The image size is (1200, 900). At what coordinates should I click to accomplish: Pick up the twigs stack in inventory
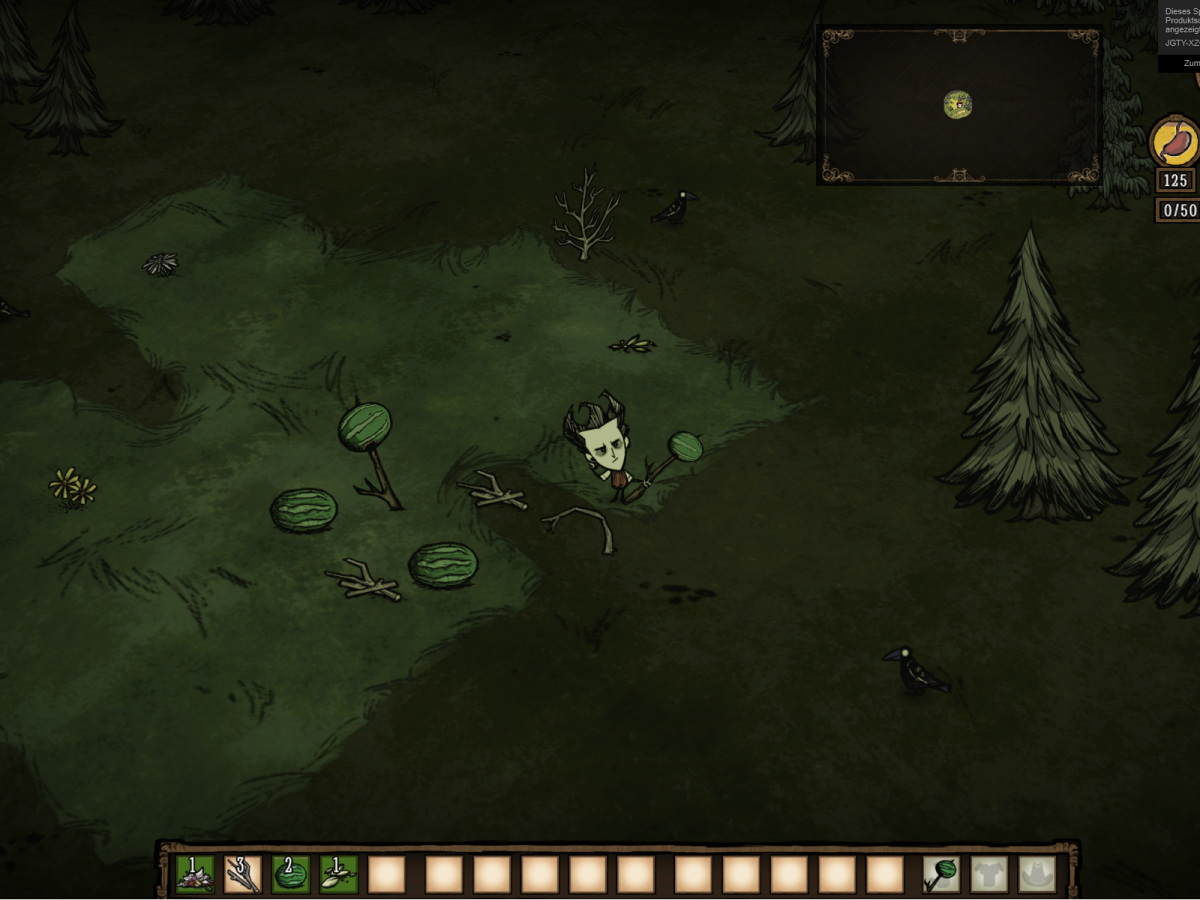[x=242, y=874]
